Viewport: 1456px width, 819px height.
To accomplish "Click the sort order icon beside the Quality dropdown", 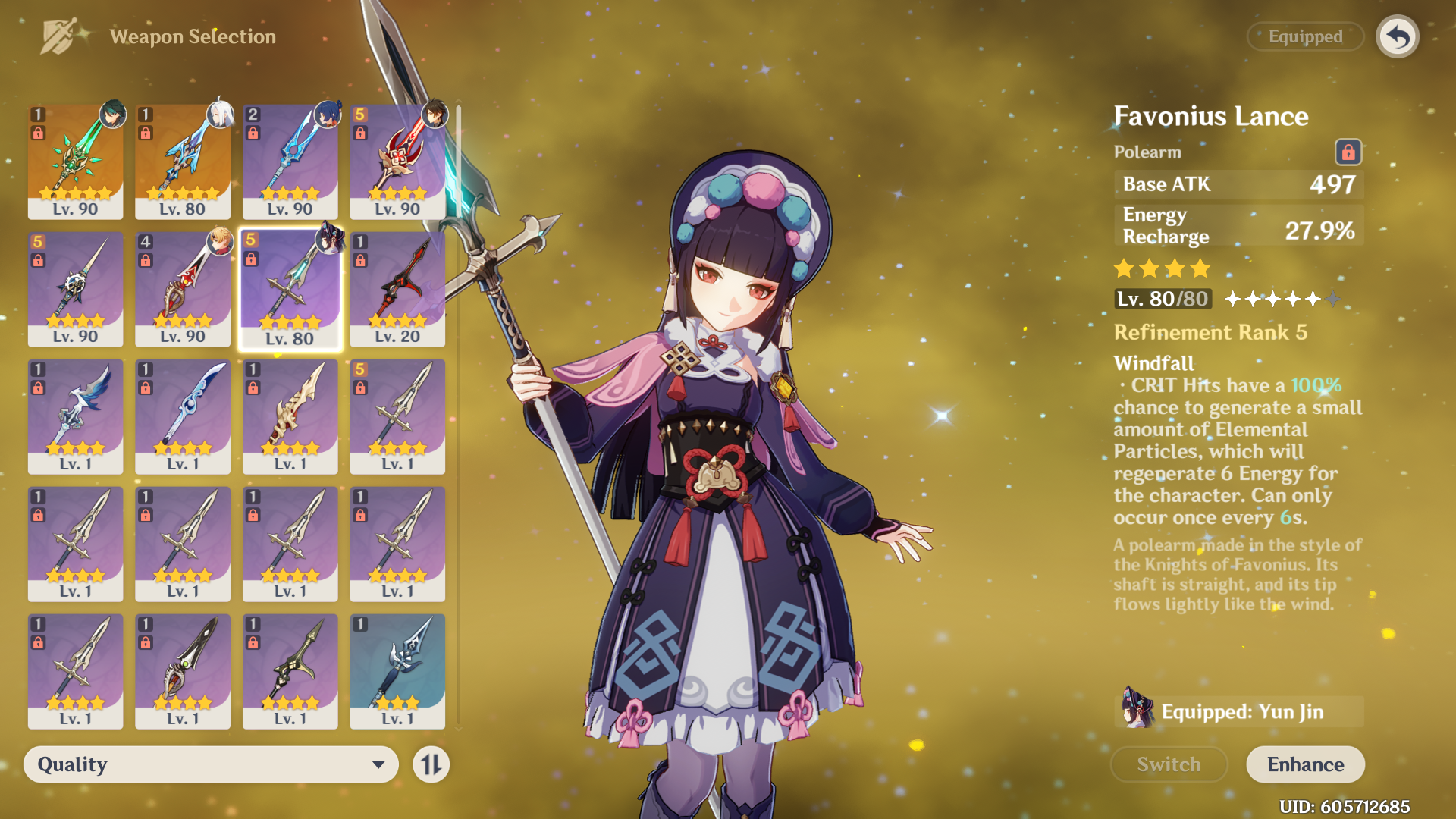I will click(429, 764).
